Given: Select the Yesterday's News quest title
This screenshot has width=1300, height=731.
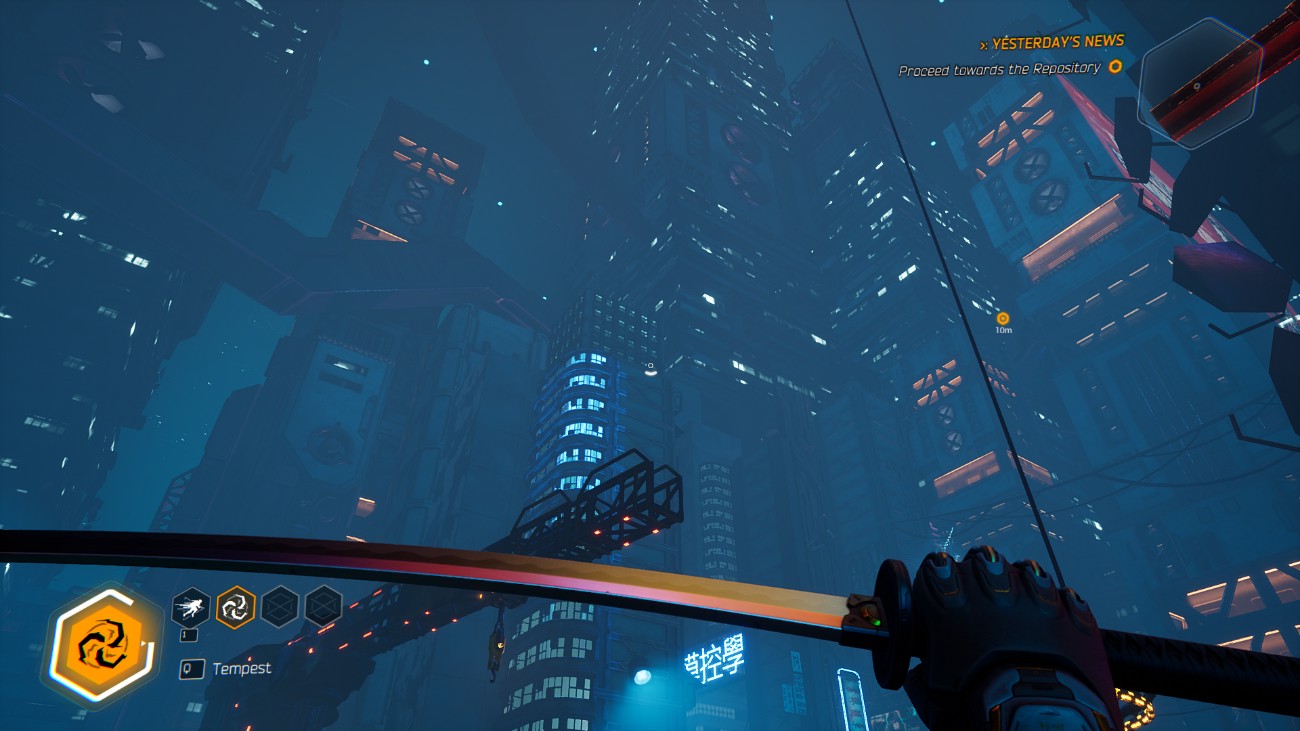Looking at the screenshot, I should coord(1058,42).
